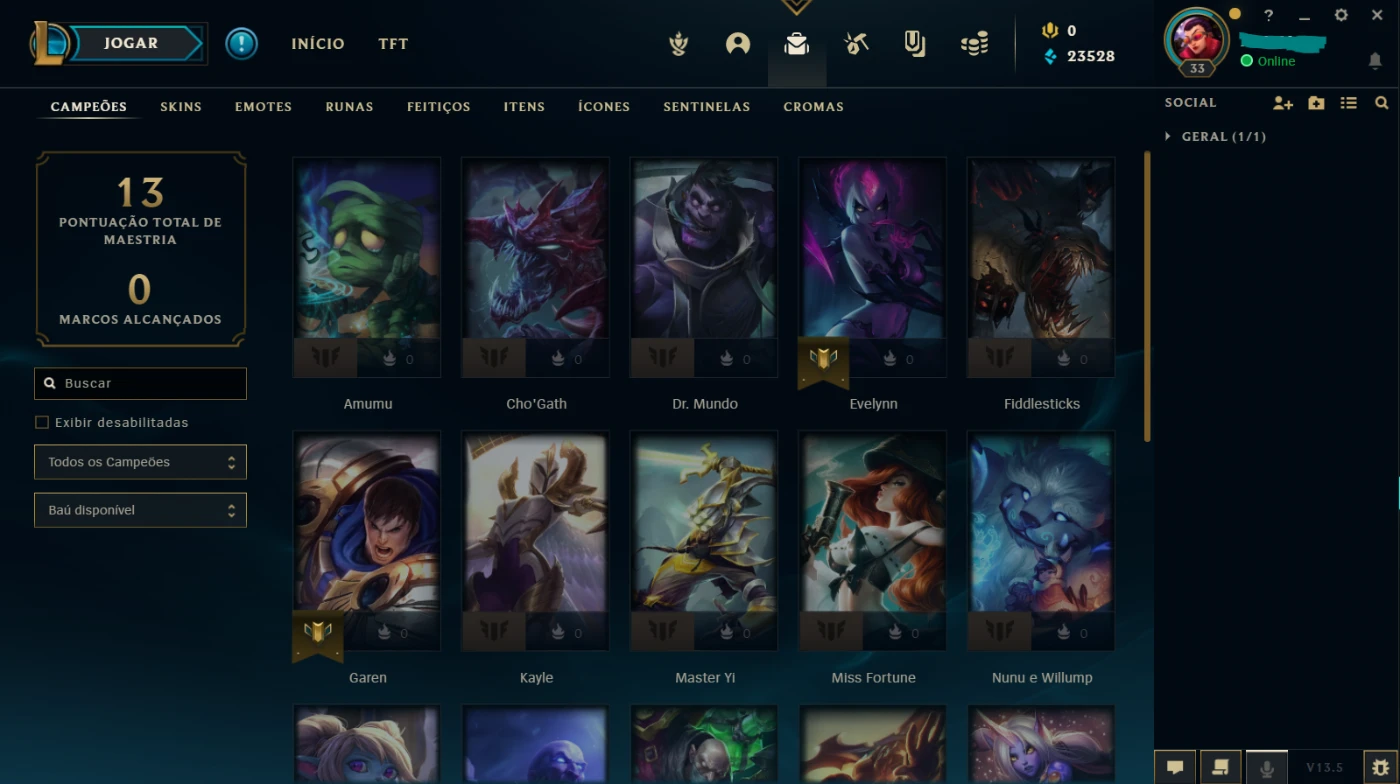
Task: Open the CROMAS collection tab
Action: 813,106
